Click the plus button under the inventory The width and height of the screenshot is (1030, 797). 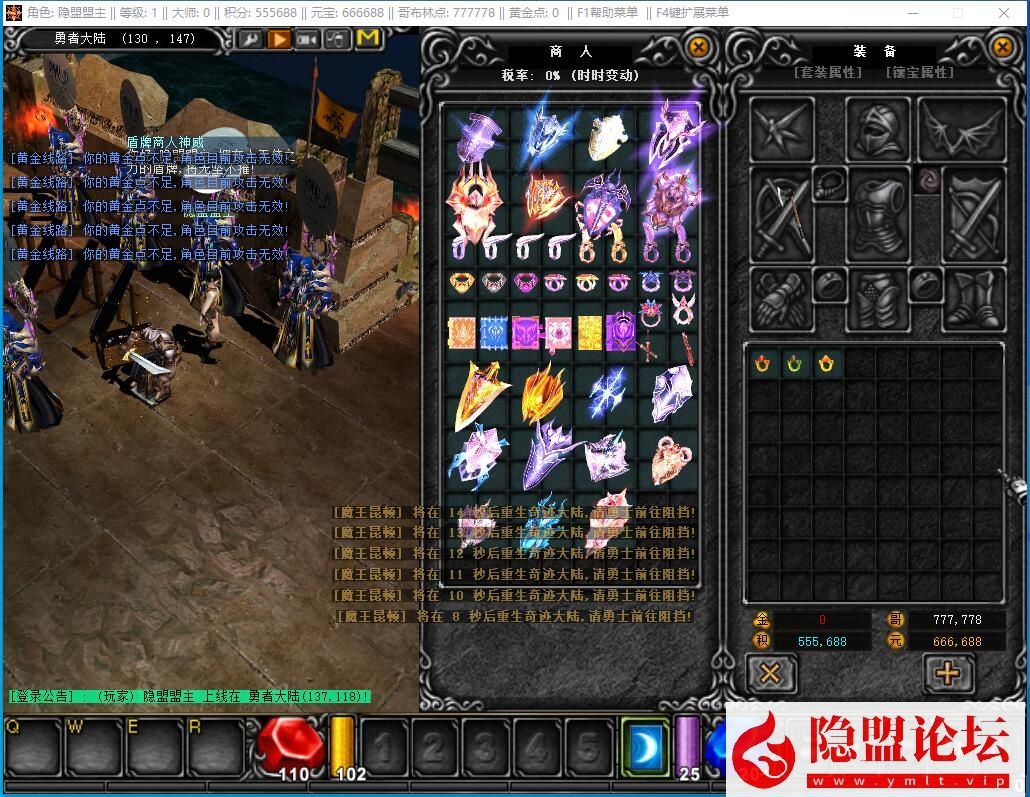(x=947, y=673)
